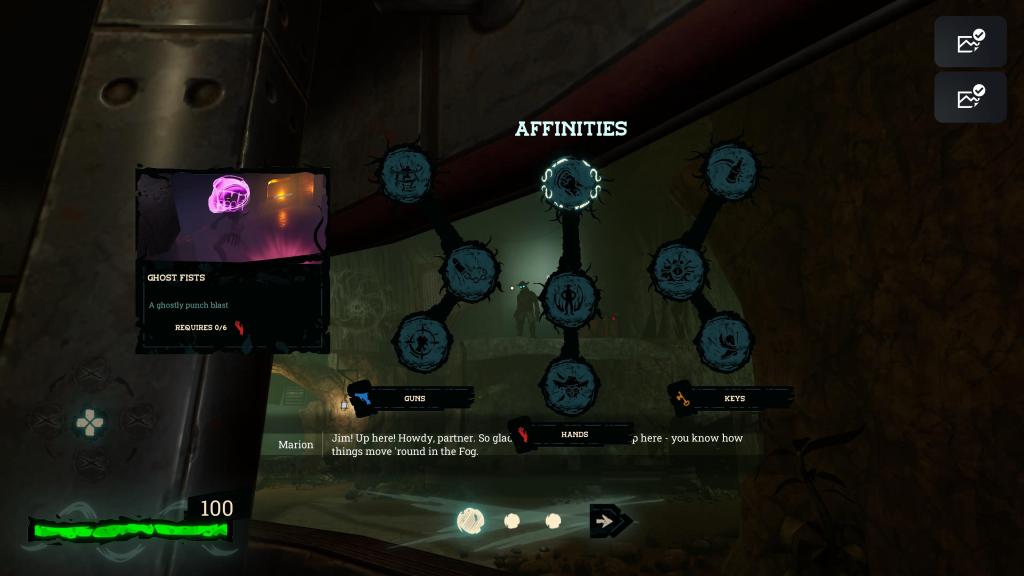Jump to the first, larger page dot
Screen dimensions: 1024x576
point(471,521)
